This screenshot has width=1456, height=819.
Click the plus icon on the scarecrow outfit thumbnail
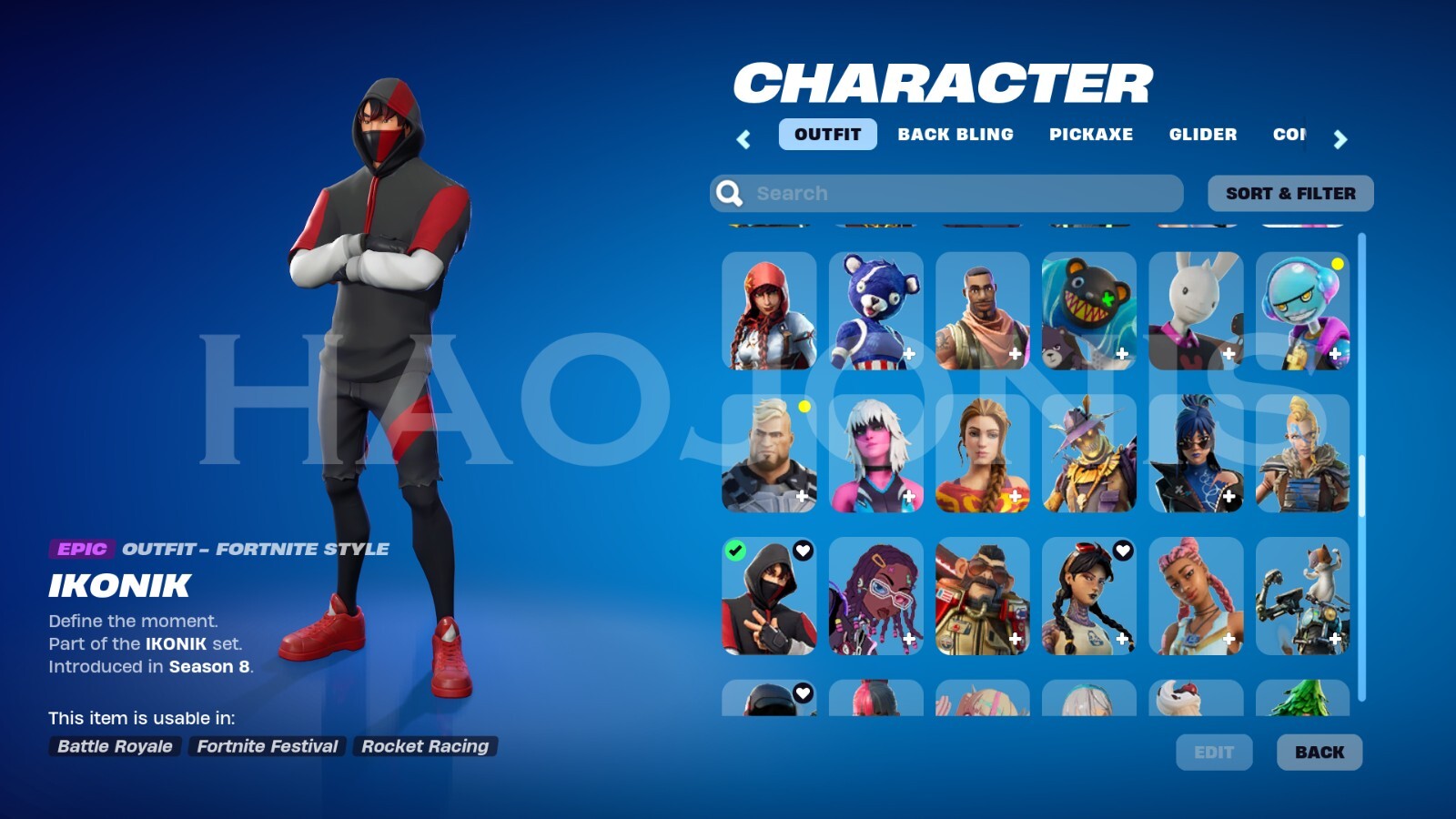(x=1123, y=497)
